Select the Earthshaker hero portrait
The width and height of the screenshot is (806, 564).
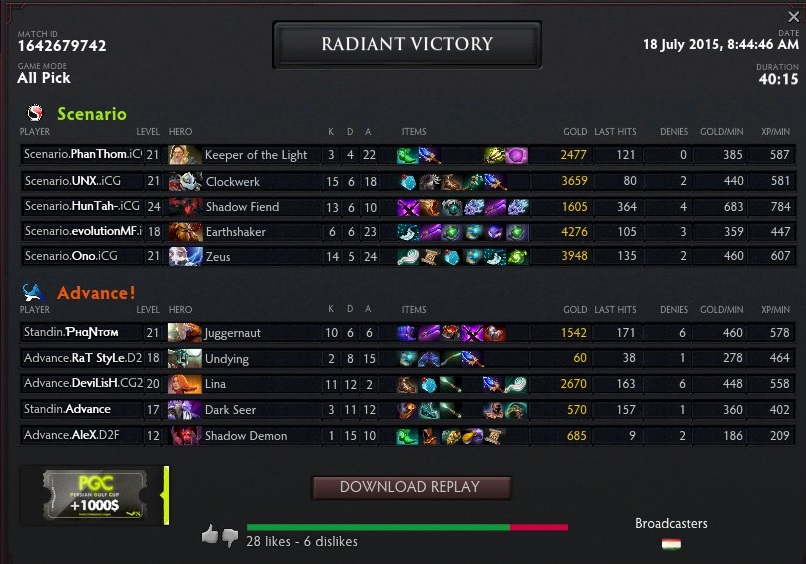pyautogui.click(x=185, y=232)
